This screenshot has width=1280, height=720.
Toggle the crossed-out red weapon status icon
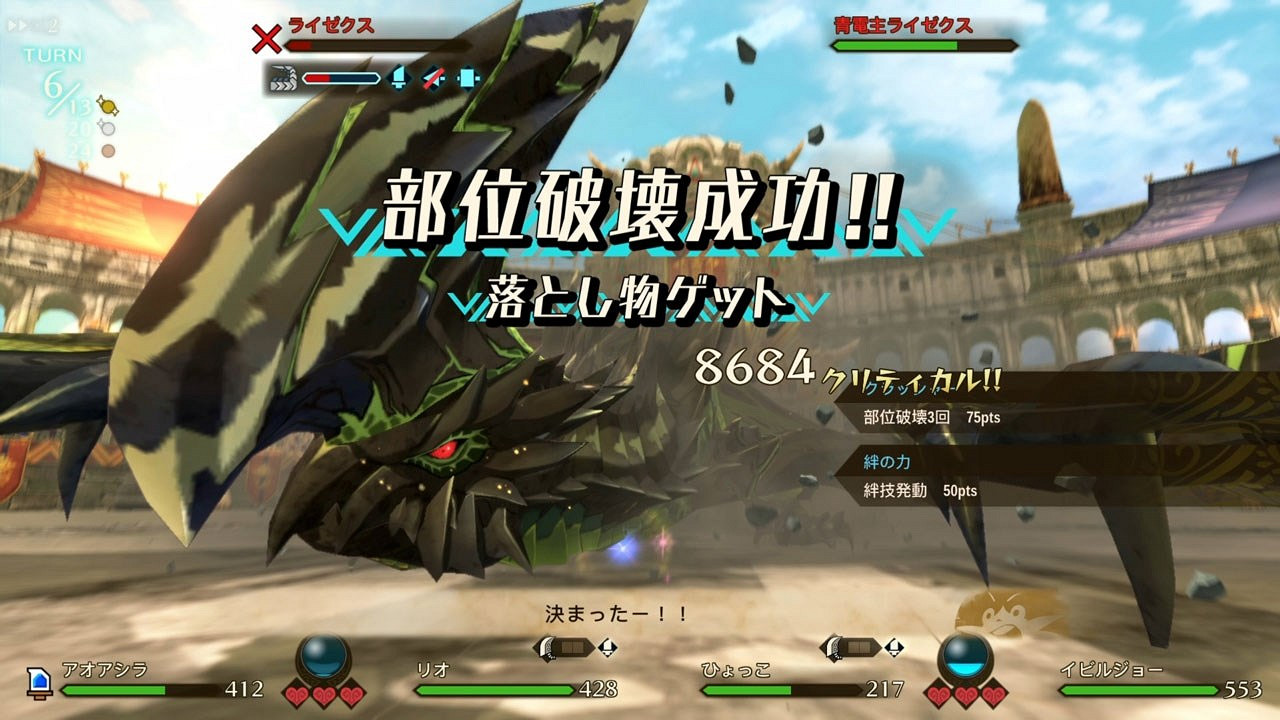point(432,78)
